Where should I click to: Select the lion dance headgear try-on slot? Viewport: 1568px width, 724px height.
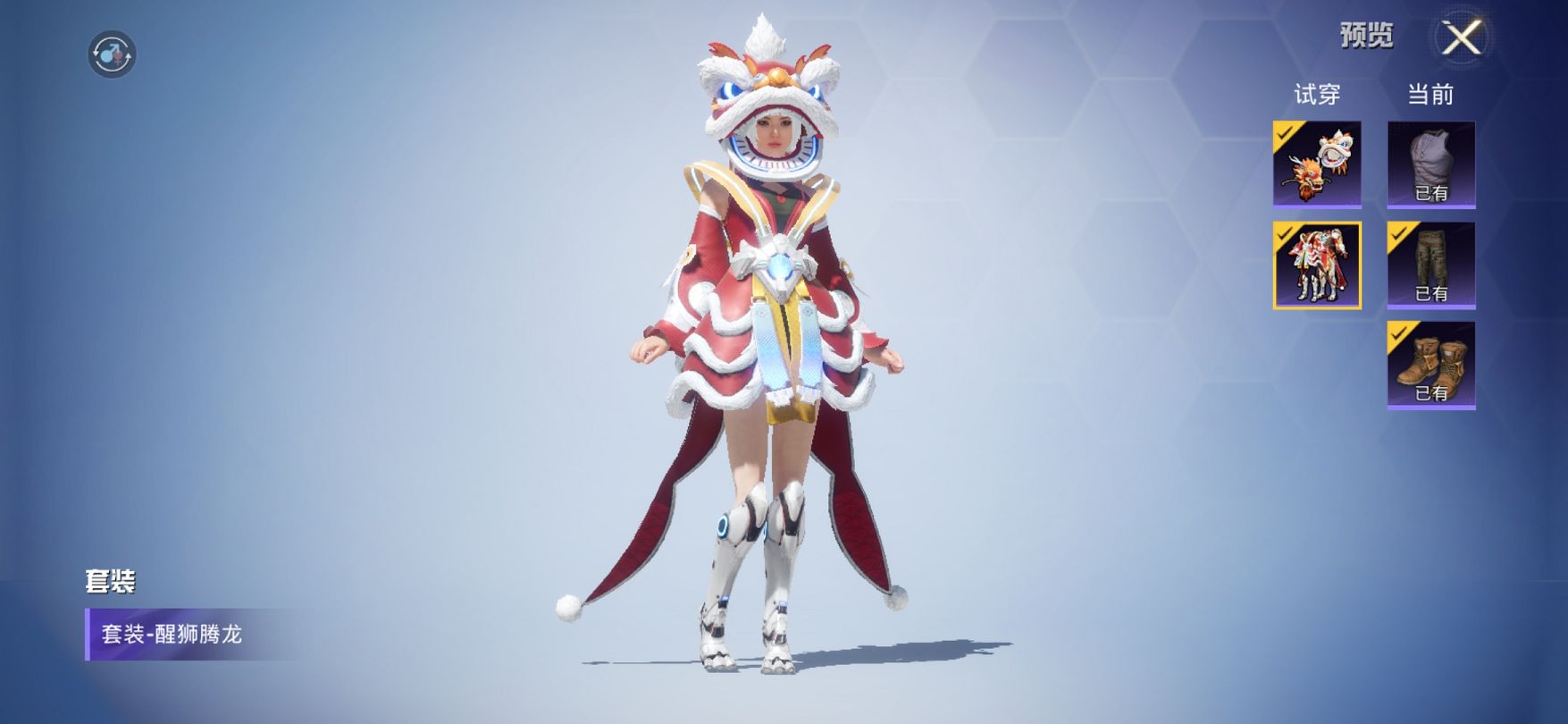(x=1317, y=164)
